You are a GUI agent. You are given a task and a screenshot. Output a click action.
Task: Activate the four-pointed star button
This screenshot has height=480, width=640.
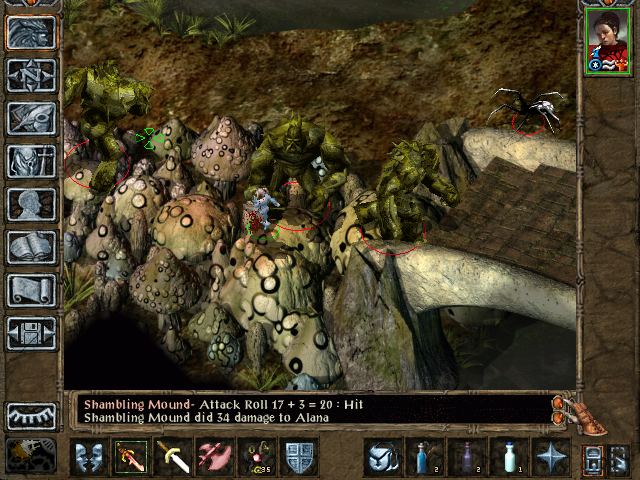549,457
